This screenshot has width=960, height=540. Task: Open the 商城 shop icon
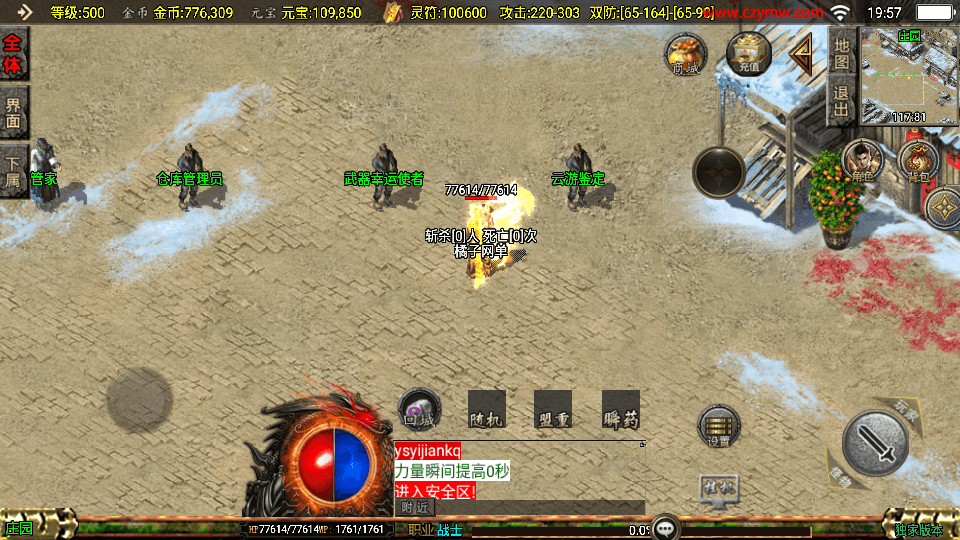(686, 54)
